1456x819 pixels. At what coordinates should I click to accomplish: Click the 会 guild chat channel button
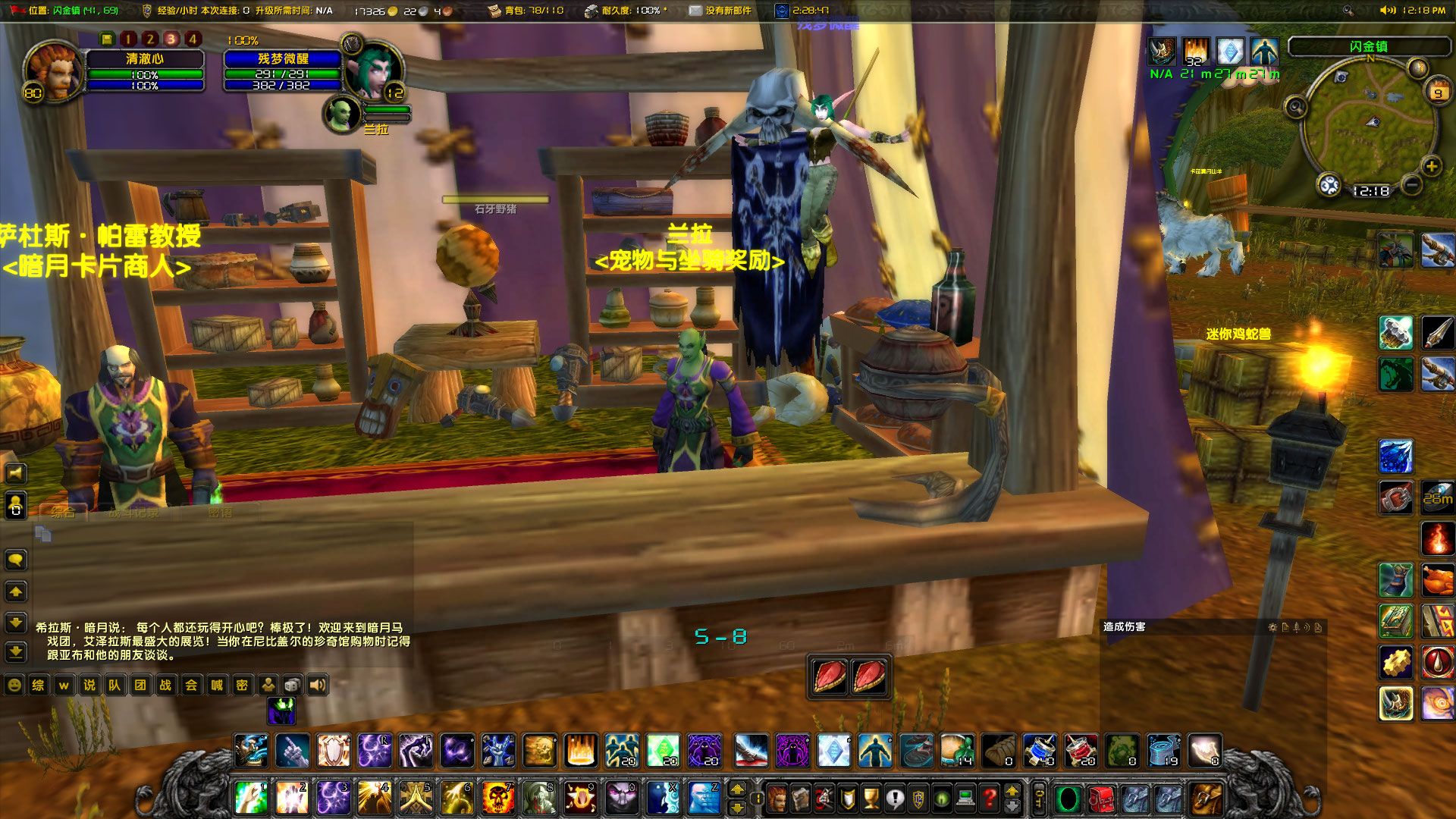pyautogui.click(x=190, y=685)
